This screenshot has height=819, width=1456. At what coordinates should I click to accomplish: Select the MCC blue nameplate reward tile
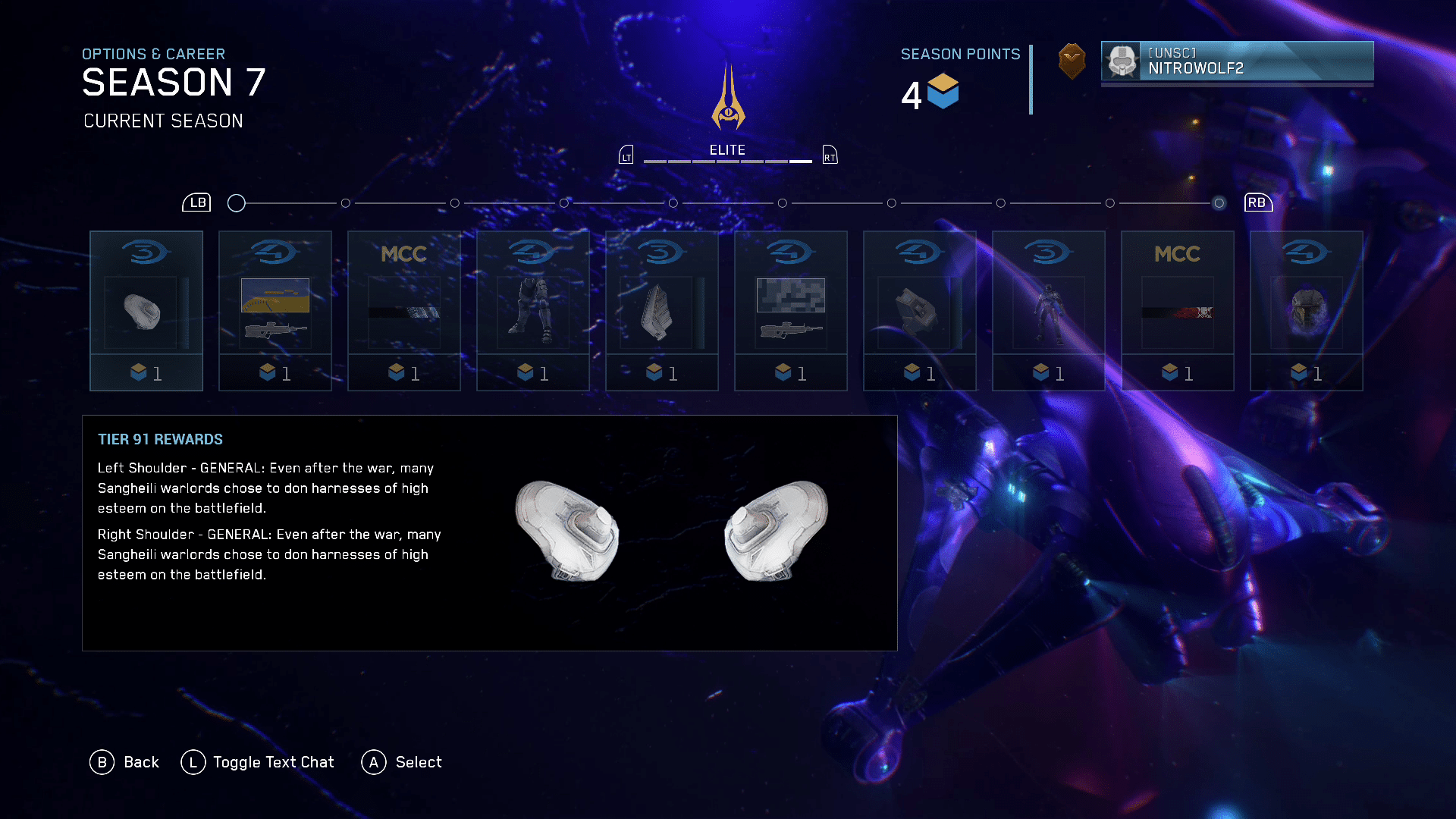coord(404,311)
